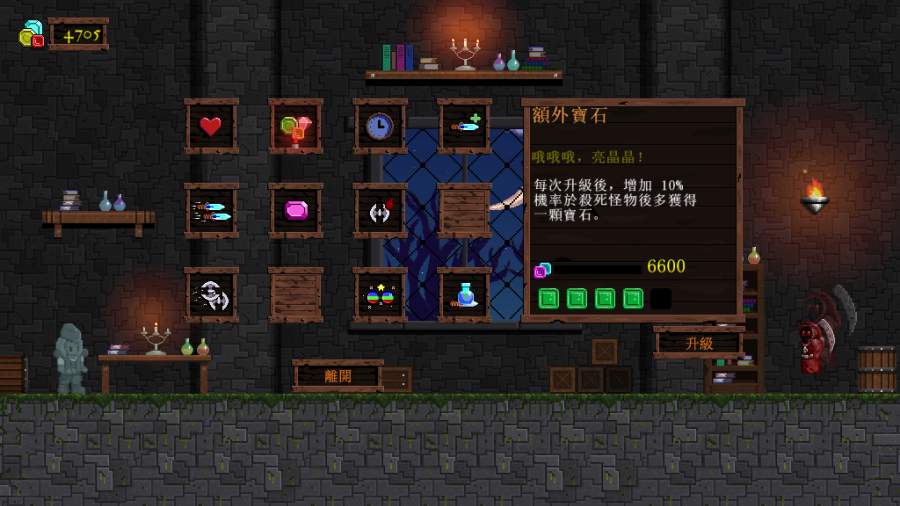Click the 升級 upgrade button
The image size is (900, 506).
(699, 342)
